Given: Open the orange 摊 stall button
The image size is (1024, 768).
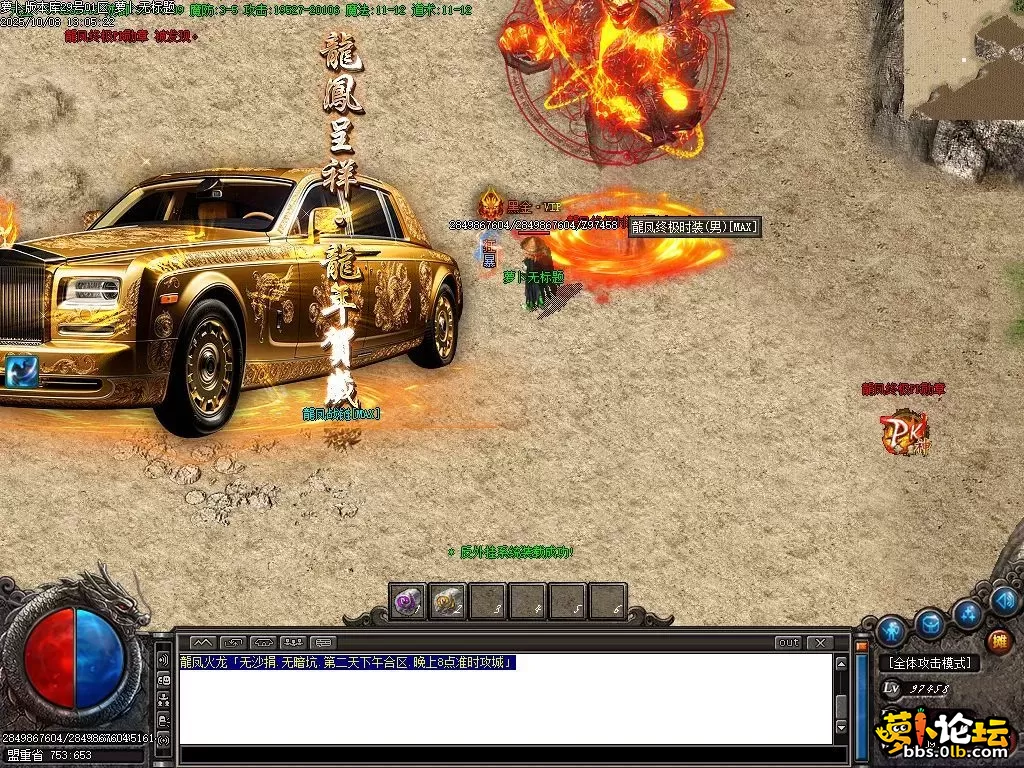Looking at the screenshot, I should point(998,641).
